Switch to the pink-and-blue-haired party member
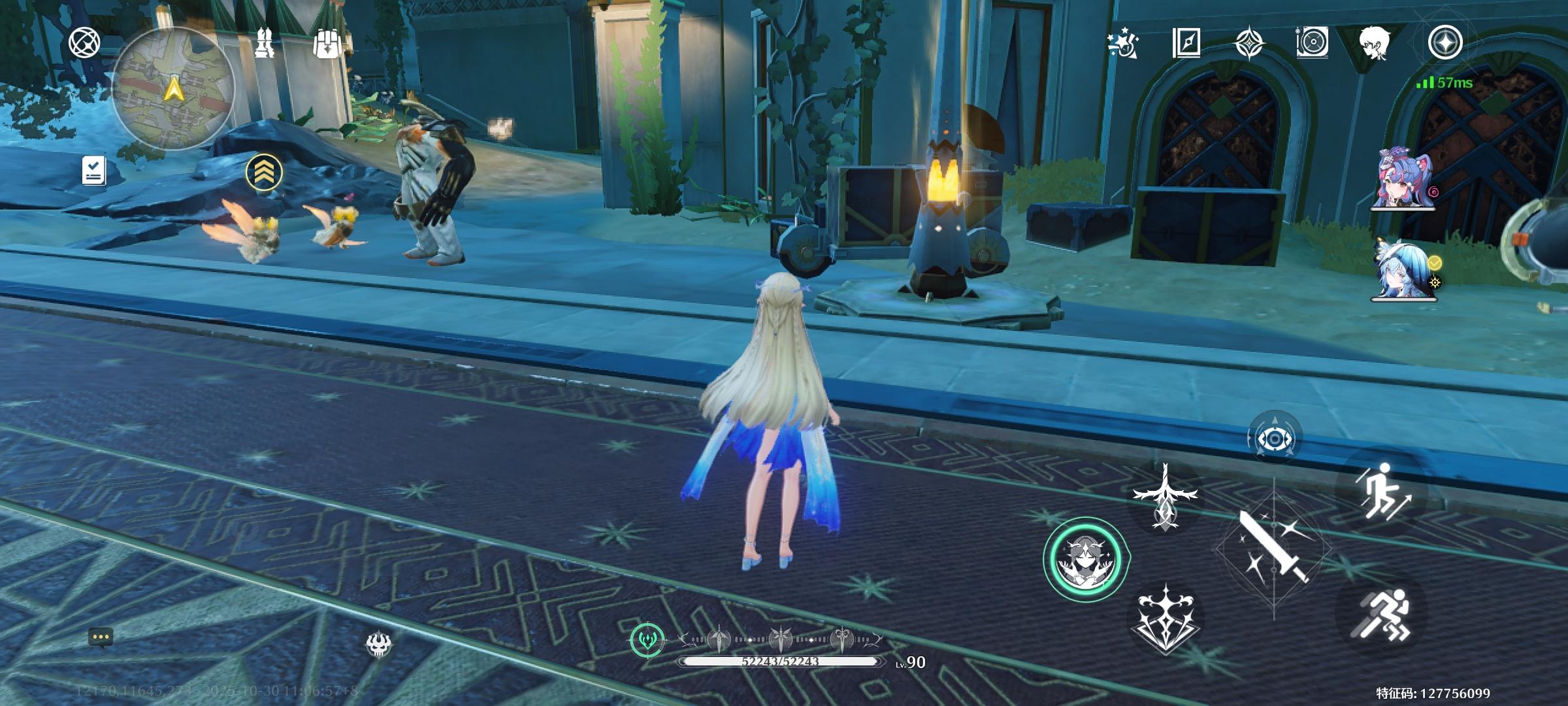 point(1401,179)
